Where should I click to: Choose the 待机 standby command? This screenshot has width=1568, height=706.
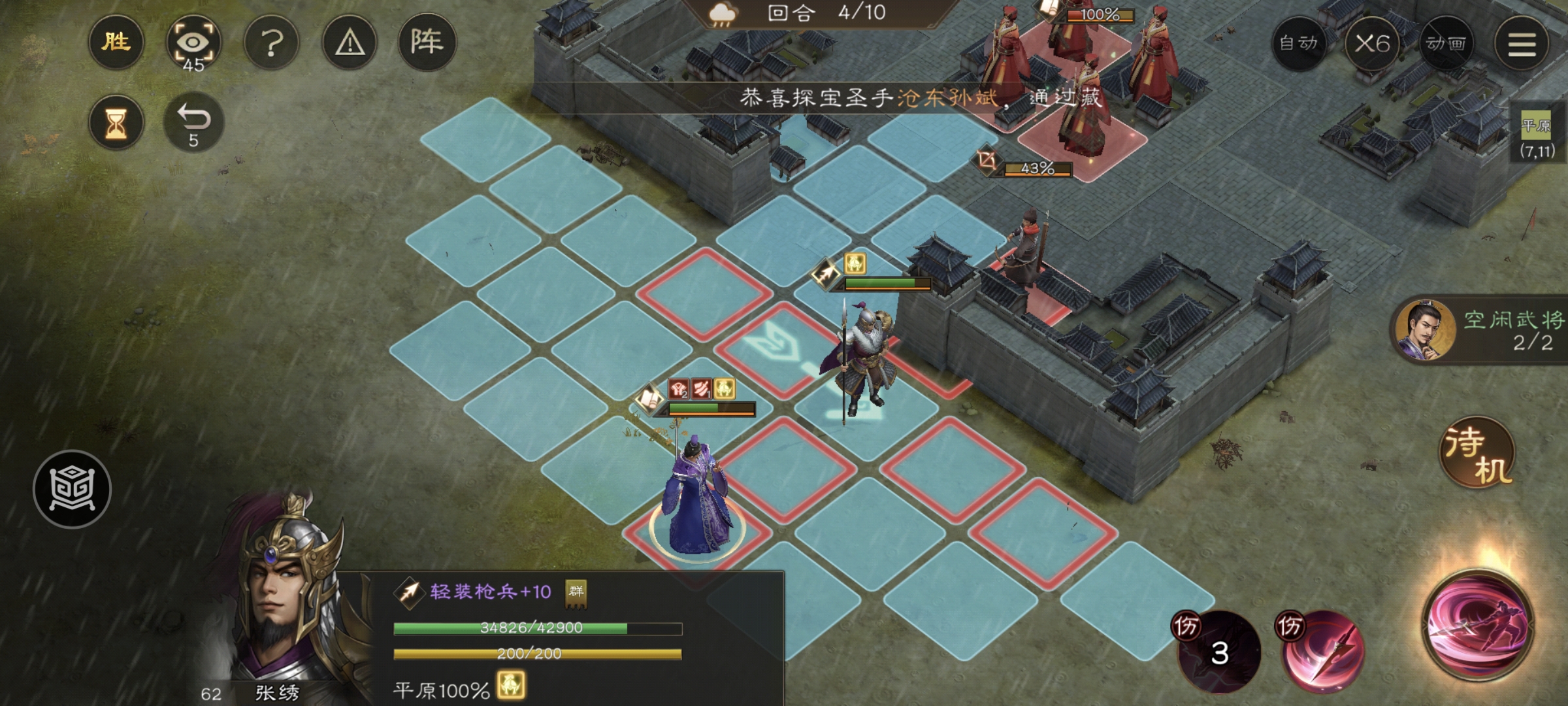click(1478, 452)
